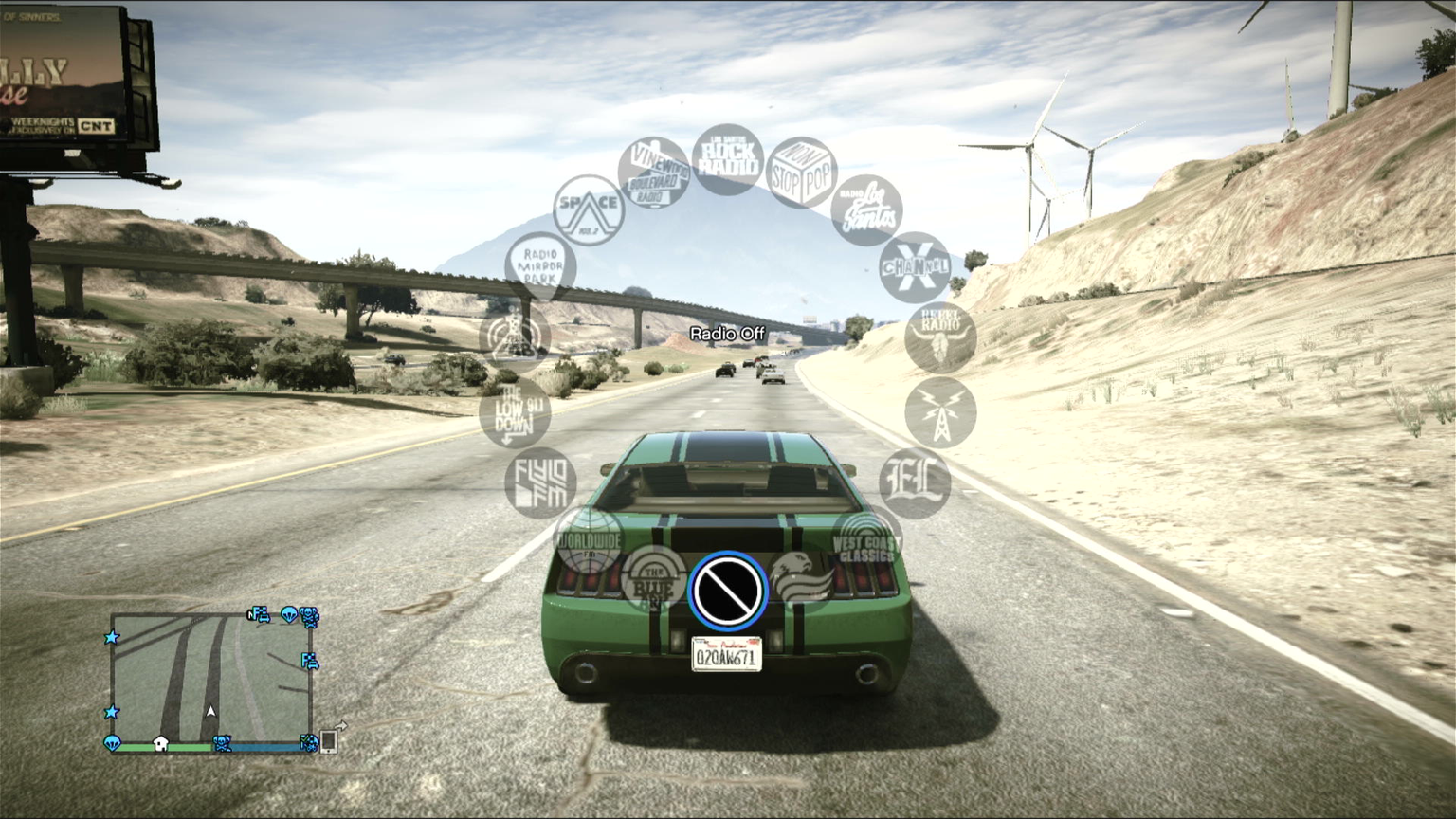Pick the radio tower lightning station icon
Screen dimensions: 1456x819
(940, 412)
